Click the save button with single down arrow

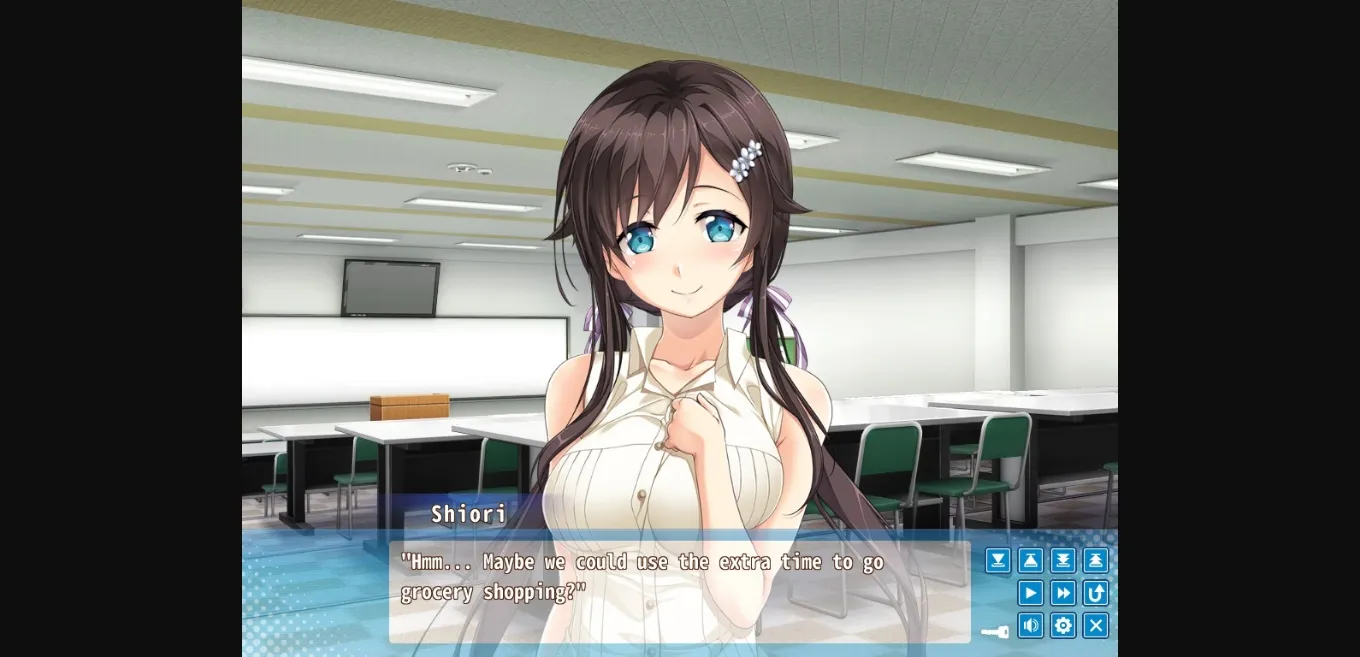coord(998,561)
